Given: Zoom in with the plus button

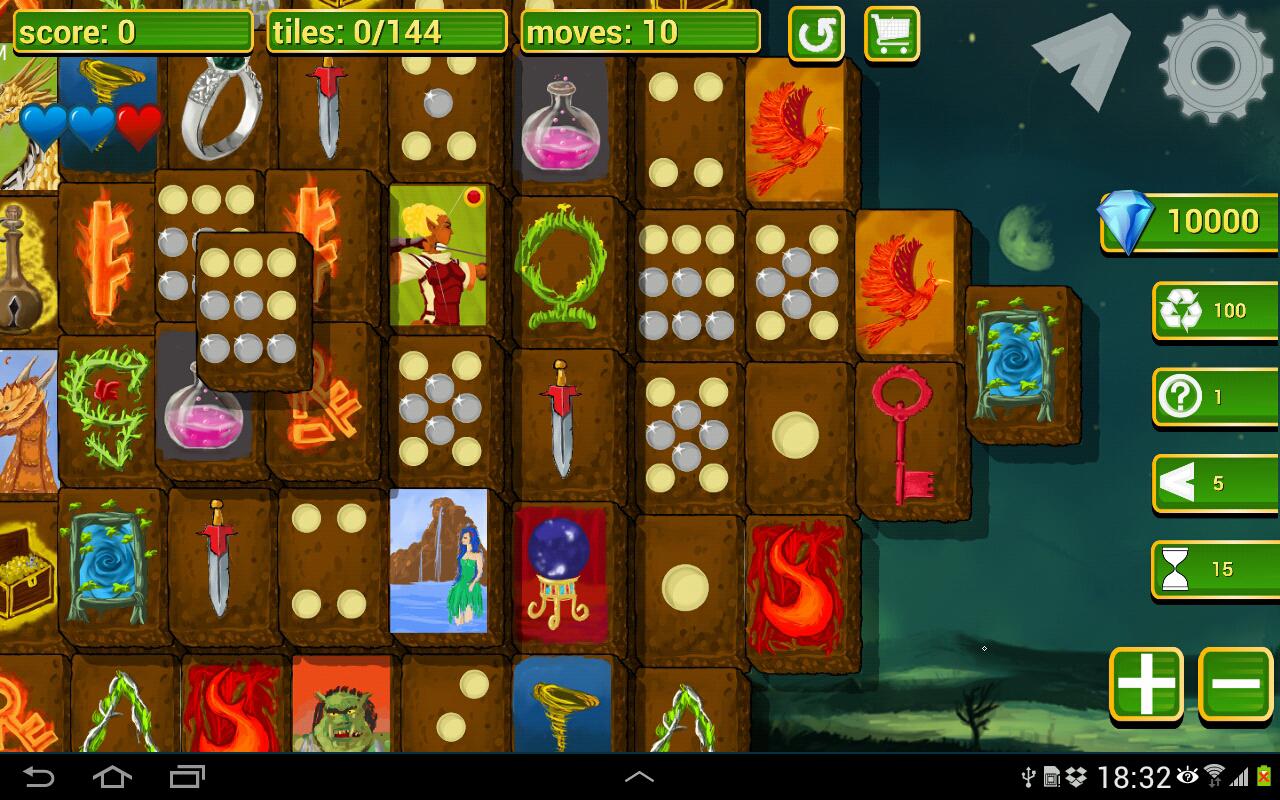Looking at the screenshot, I should point(1146,684).
